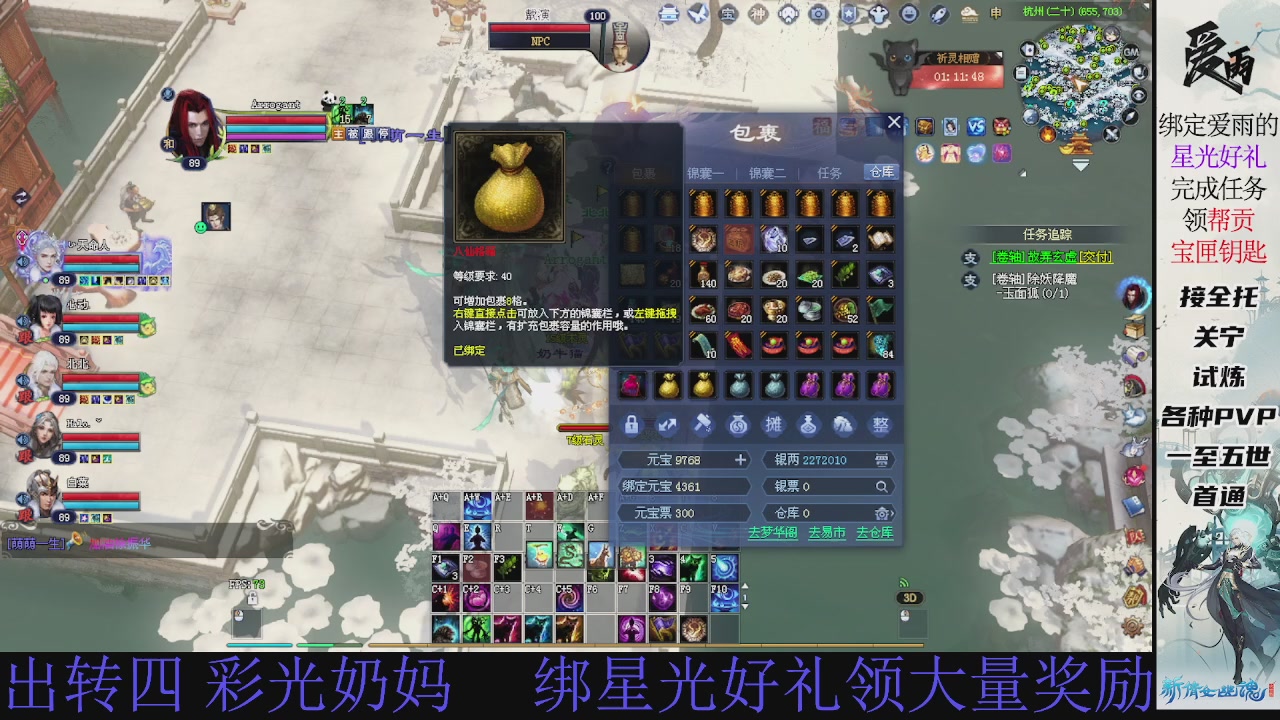
Task: Open the 摊 (market stall) icon
Action: [x=774, y=425]
